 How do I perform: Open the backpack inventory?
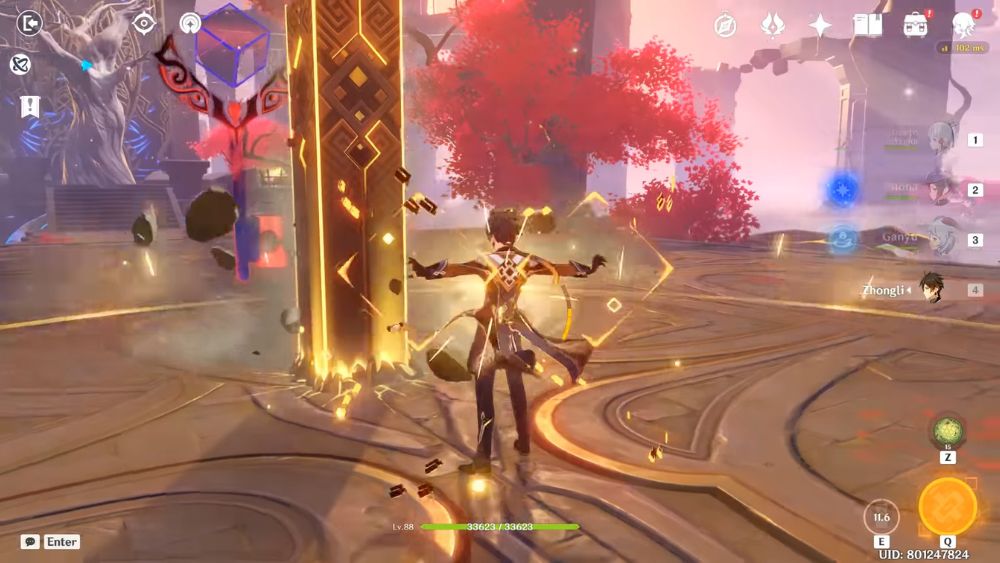point(914,25)
